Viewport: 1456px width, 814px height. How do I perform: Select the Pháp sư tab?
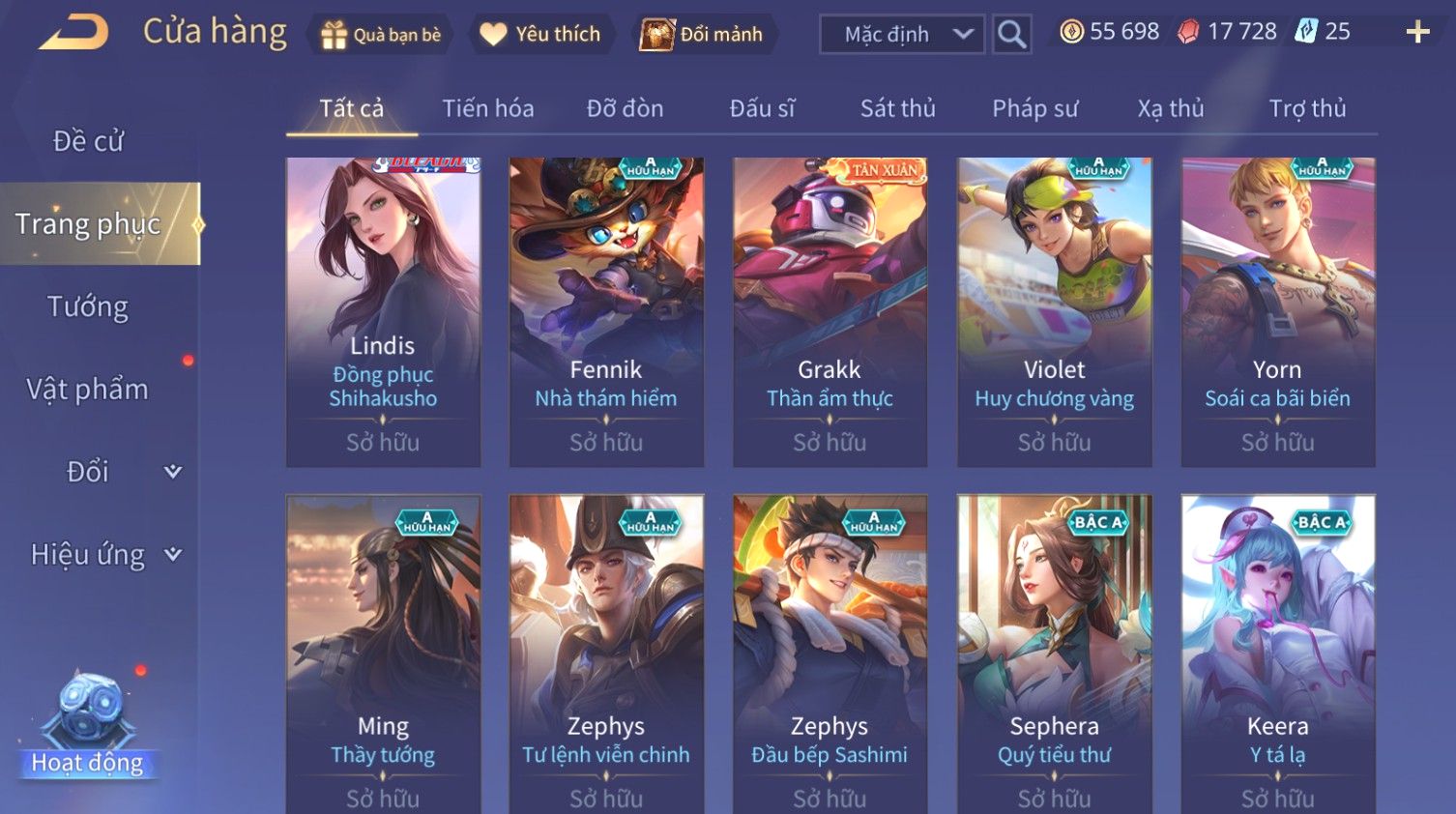coord(1034,108)
